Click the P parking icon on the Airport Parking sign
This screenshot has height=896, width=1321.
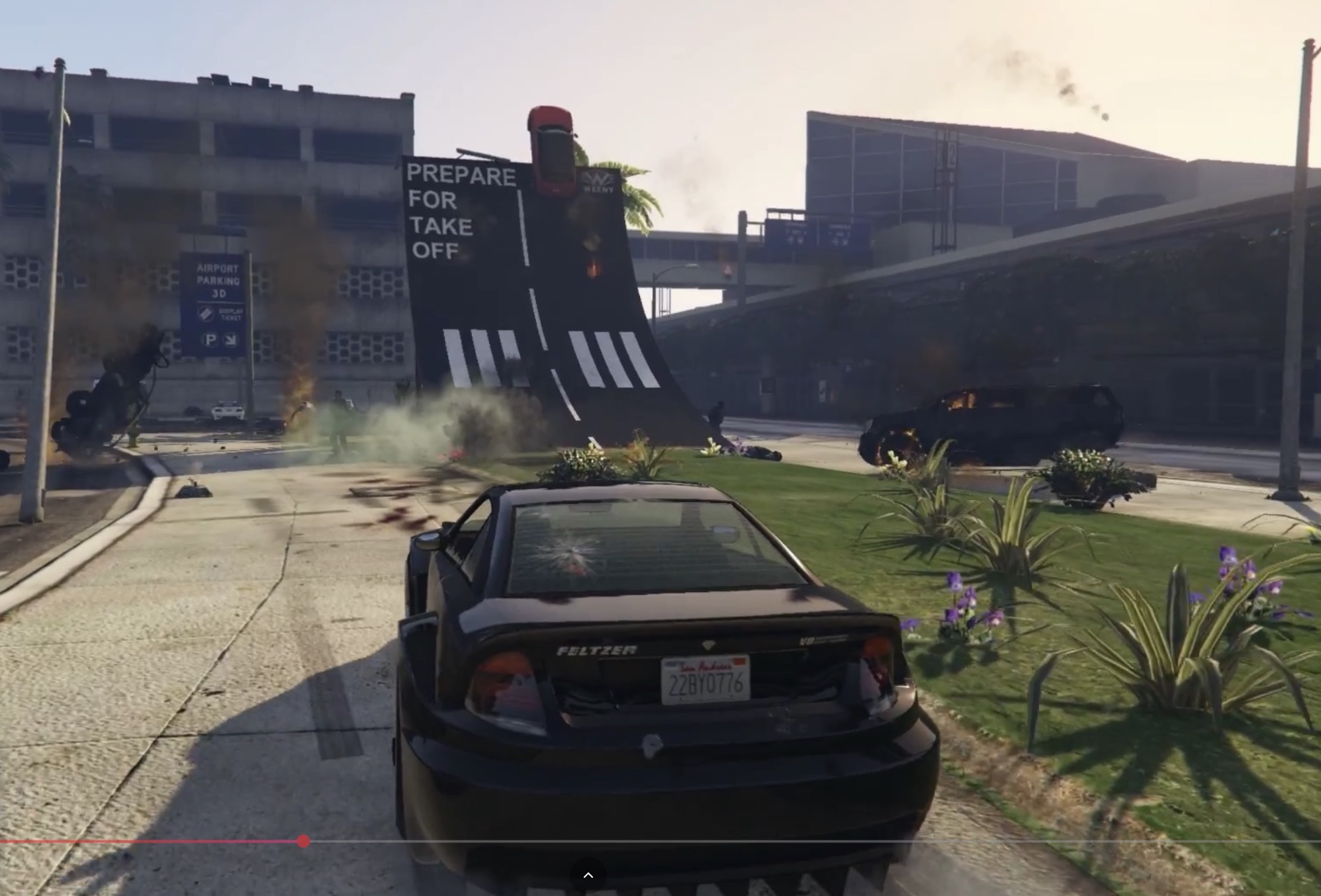tap(211, 339)
